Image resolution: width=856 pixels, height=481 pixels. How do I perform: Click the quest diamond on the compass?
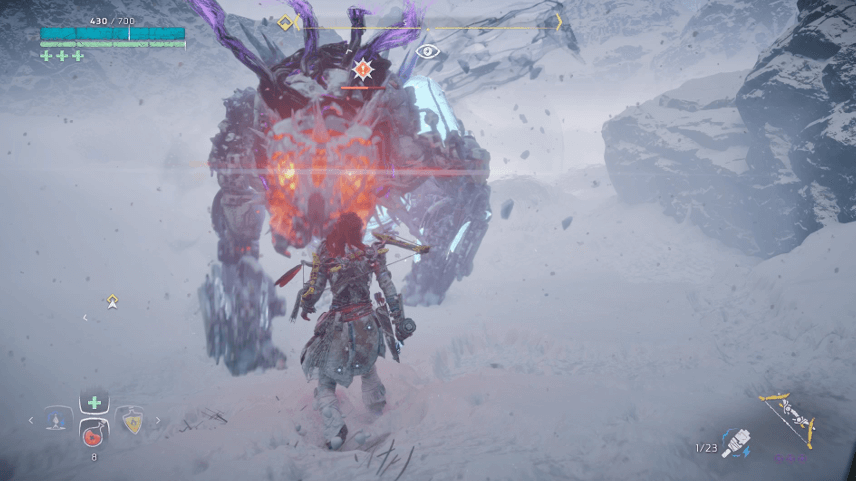(x=285, y=22)
